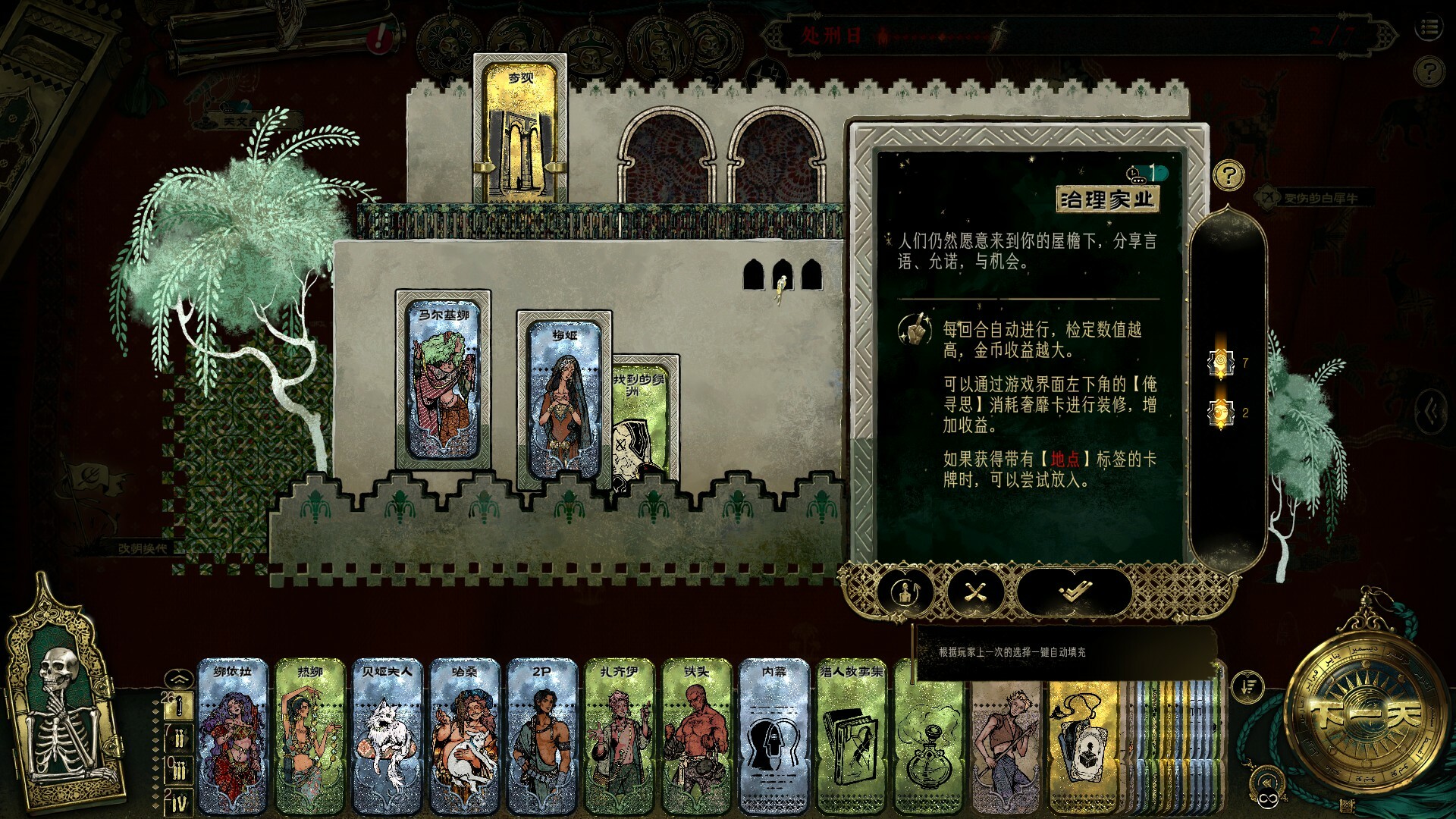Collapse the hand with the chevron above tier filters
1456x819 pixels.
click(180, 679)
